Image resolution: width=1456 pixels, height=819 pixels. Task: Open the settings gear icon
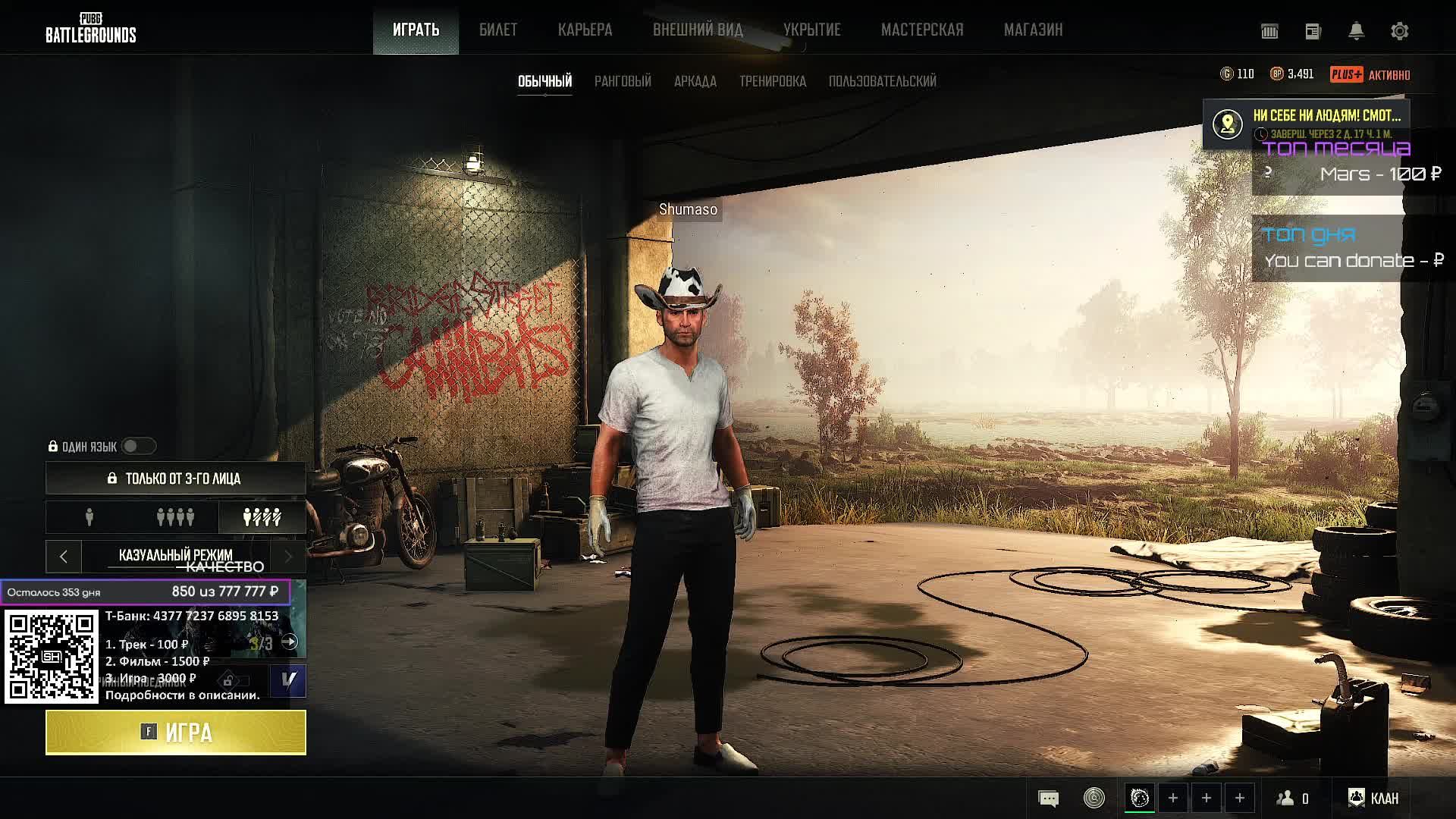point(1399,31)
